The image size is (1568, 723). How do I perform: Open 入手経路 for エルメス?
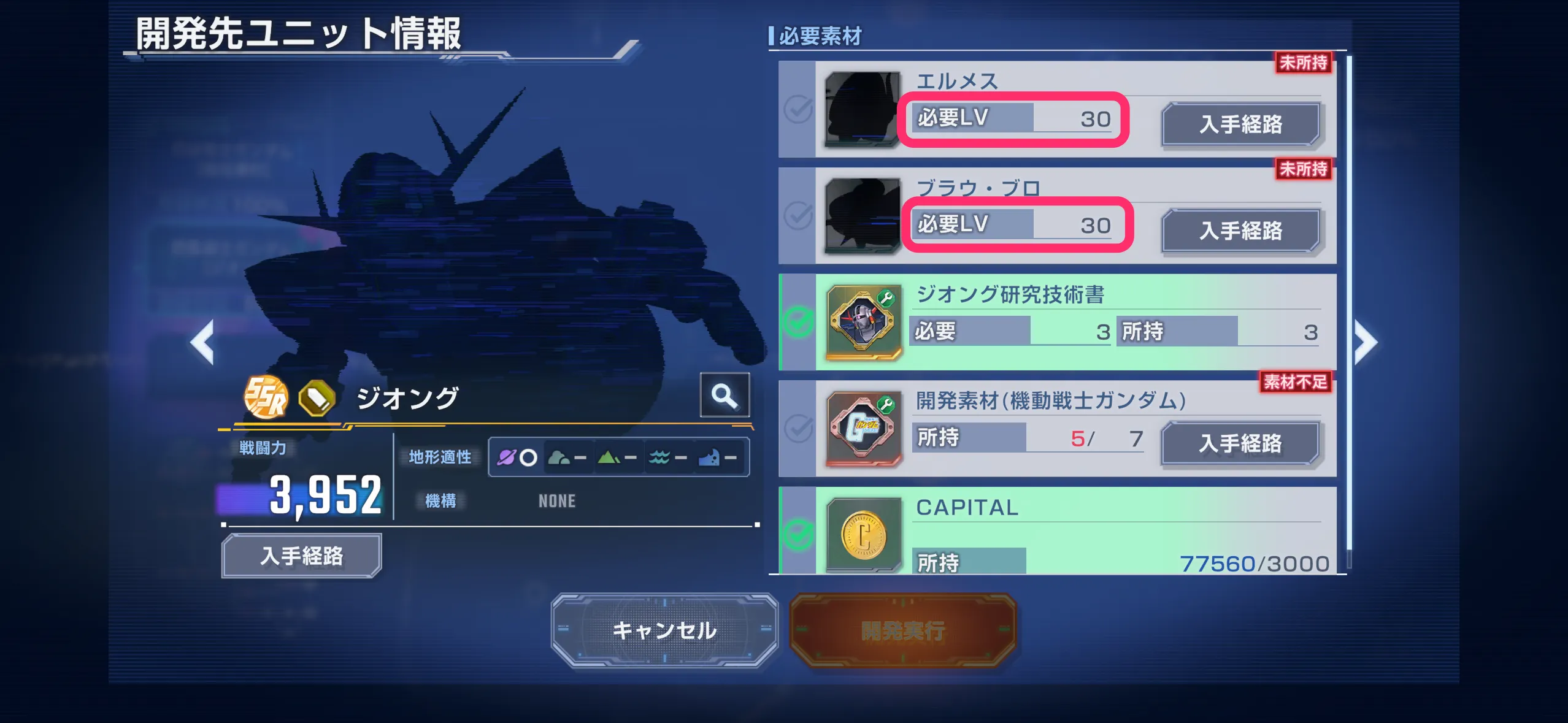(1242, 124)
